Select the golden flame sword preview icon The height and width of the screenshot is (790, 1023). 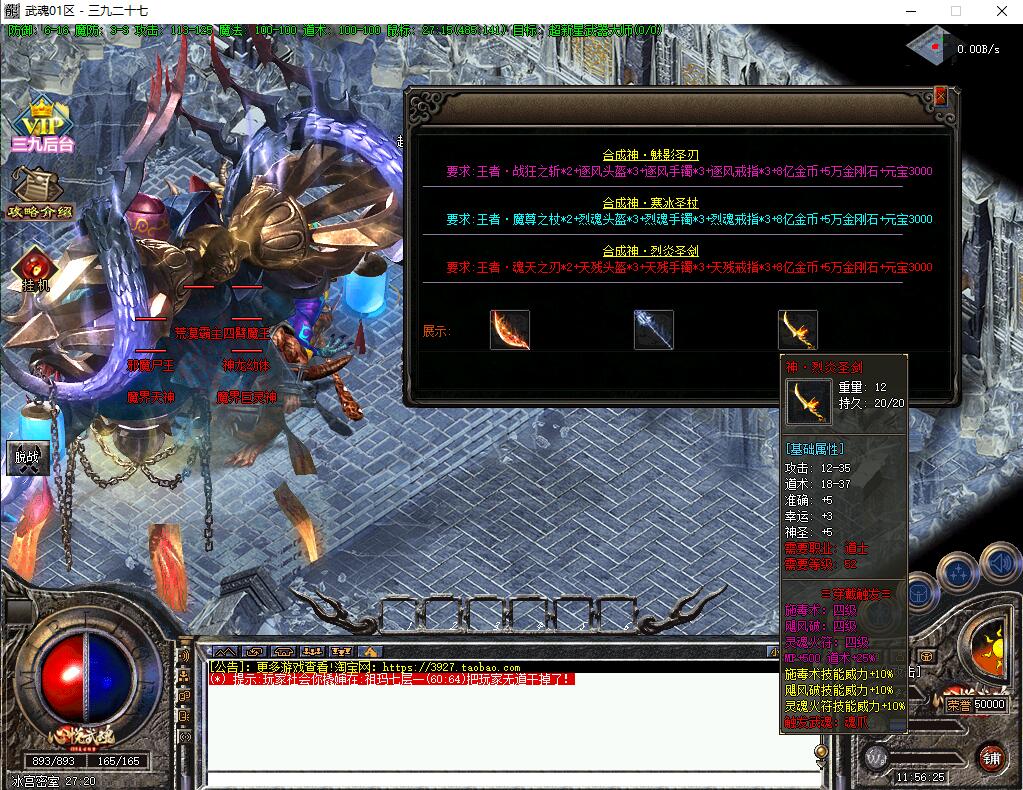pos(798,330)
